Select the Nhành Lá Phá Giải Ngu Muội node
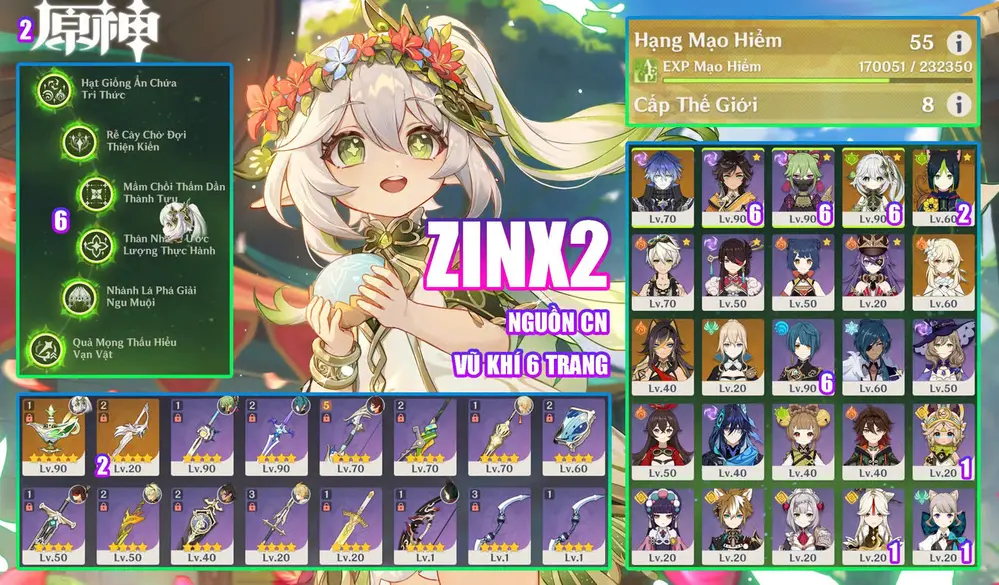This screenshot has width=999, height=585. point(80,296)
